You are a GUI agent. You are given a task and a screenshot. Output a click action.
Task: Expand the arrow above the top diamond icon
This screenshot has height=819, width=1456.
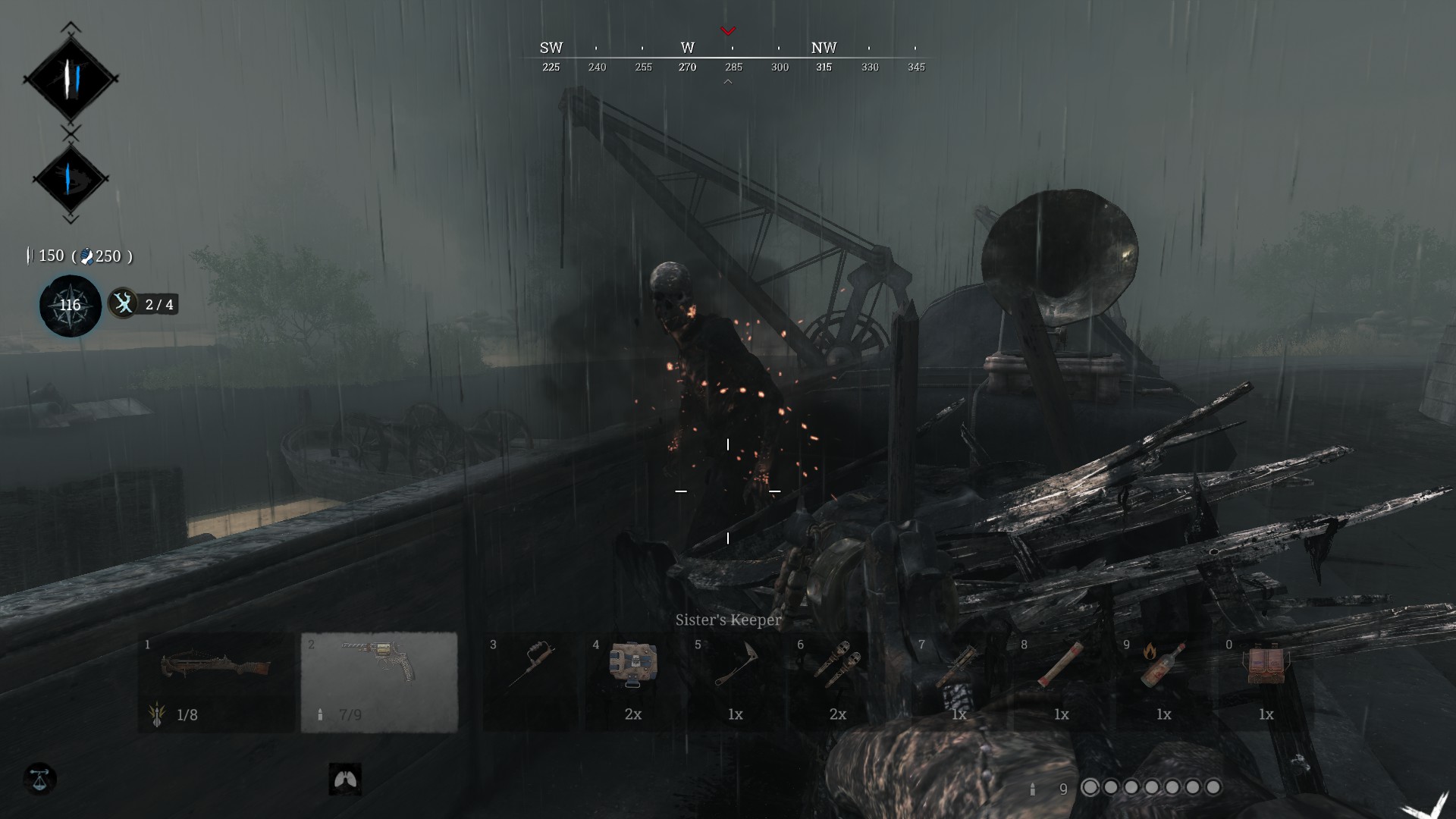point(72,27)
